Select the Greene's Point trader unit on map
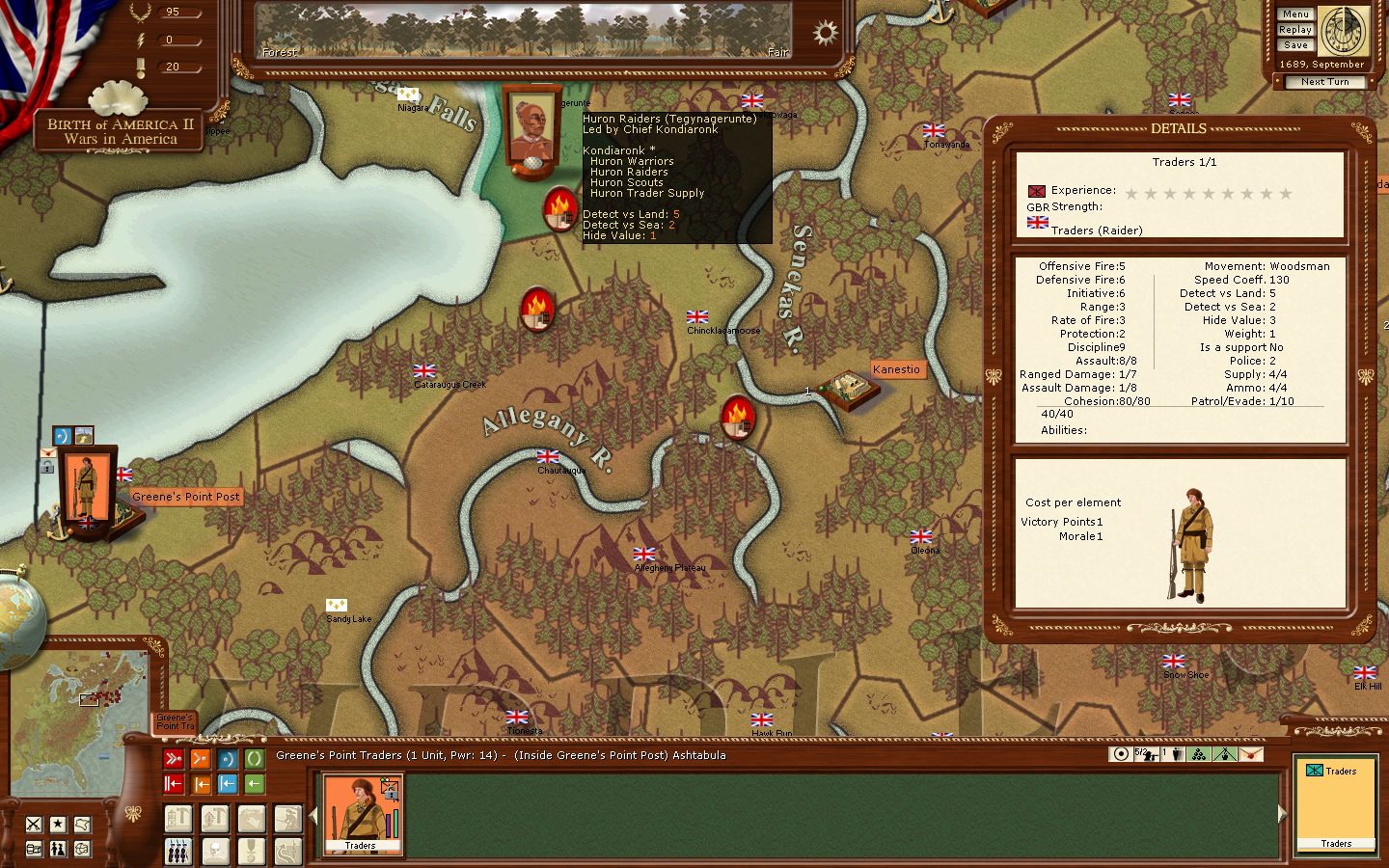The image size is (1389, 868). click(86, 490)
